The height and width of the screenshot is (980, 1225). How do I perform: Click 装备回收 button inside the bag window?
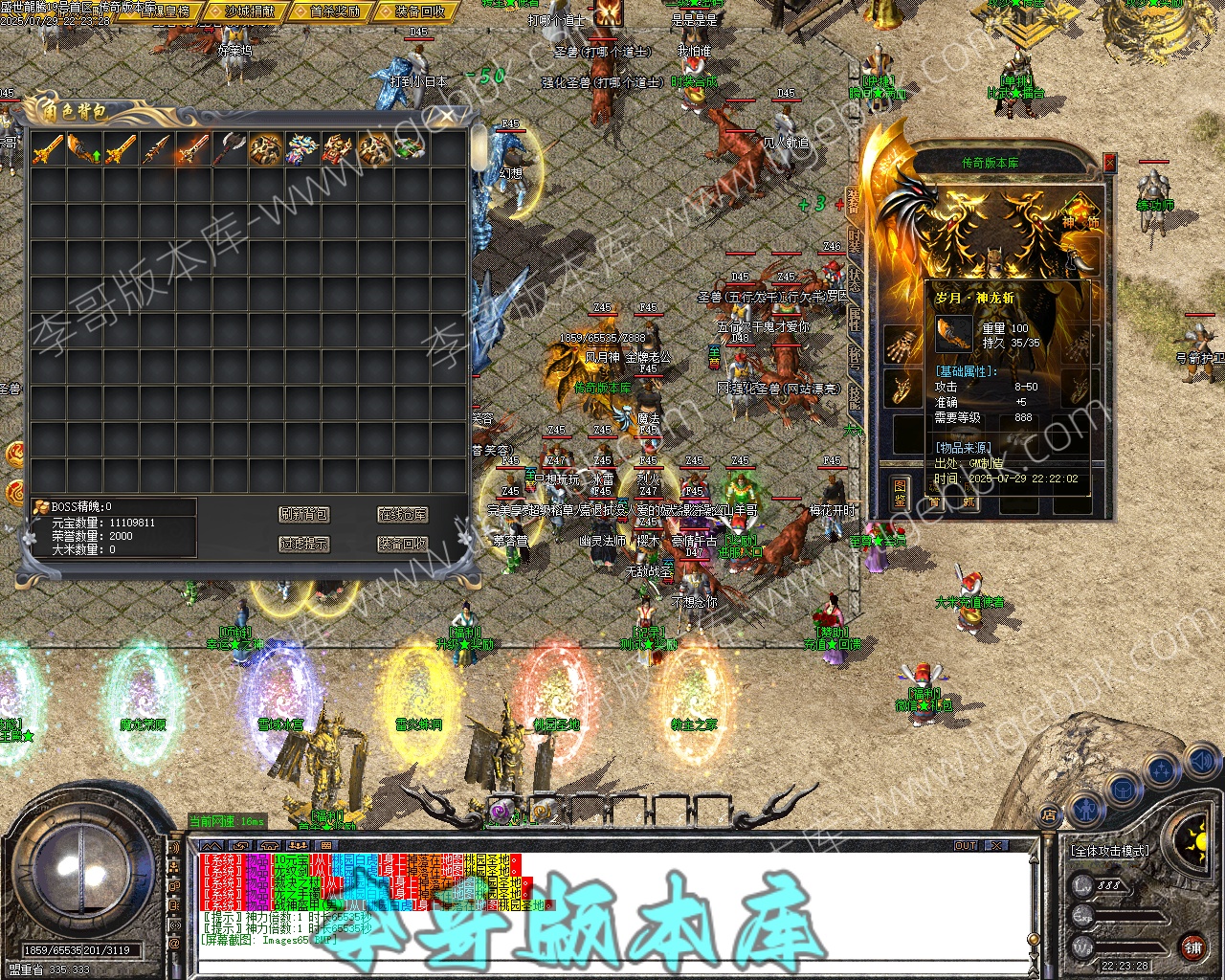[x=402, y=544]
